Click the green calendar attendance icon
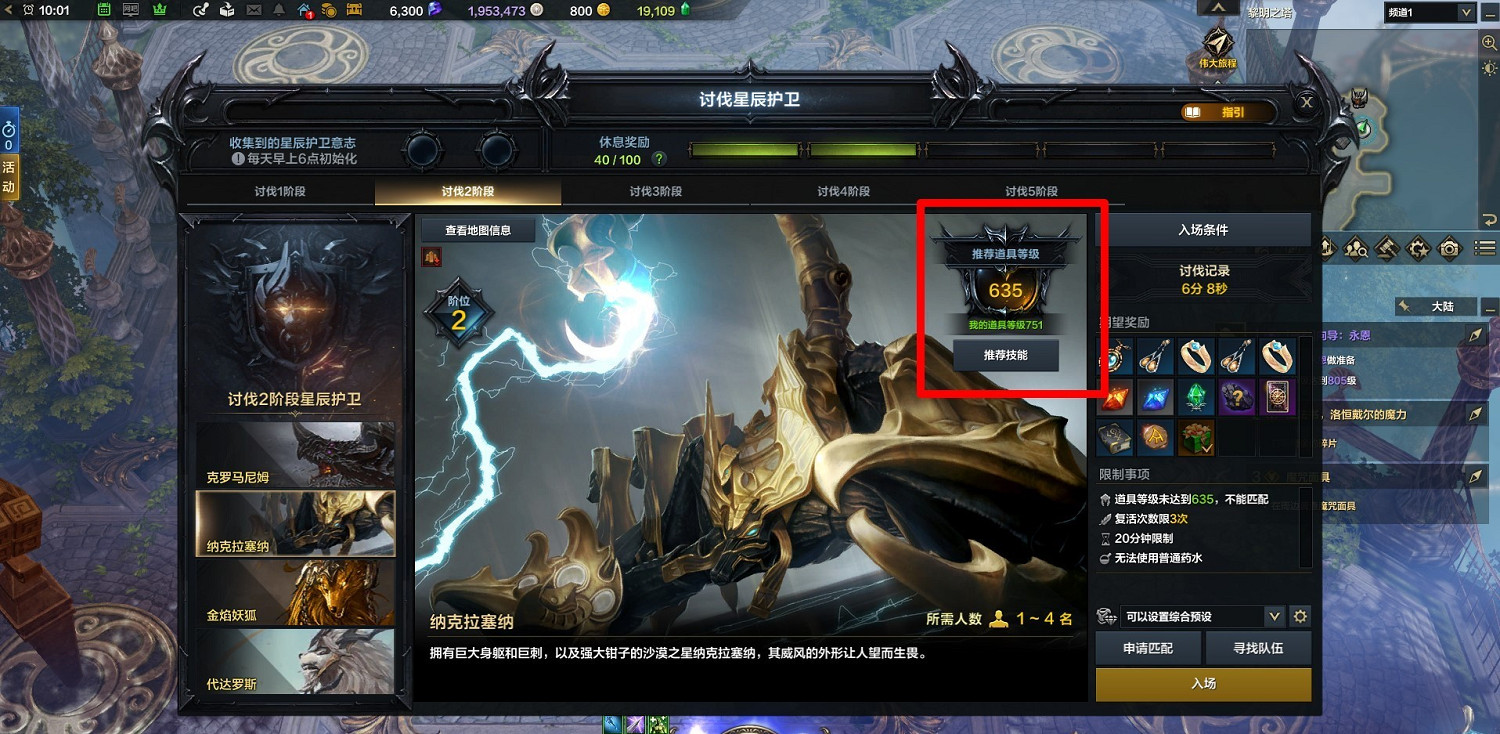Viewport: 1500px width, 734px height. point(103,11)
